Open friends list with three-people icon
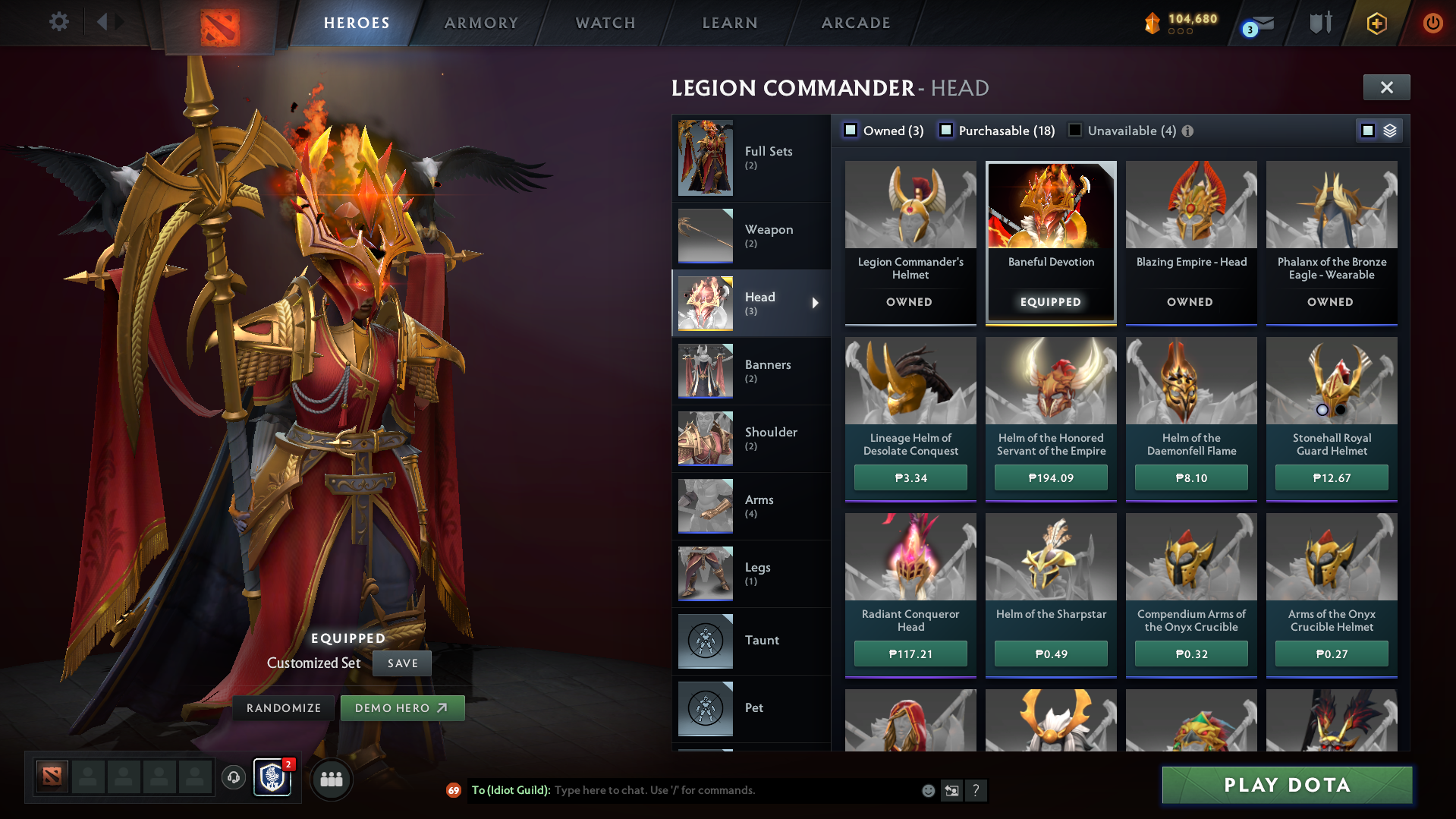Viewport: 1456px width, 819px height. [331, 779]
